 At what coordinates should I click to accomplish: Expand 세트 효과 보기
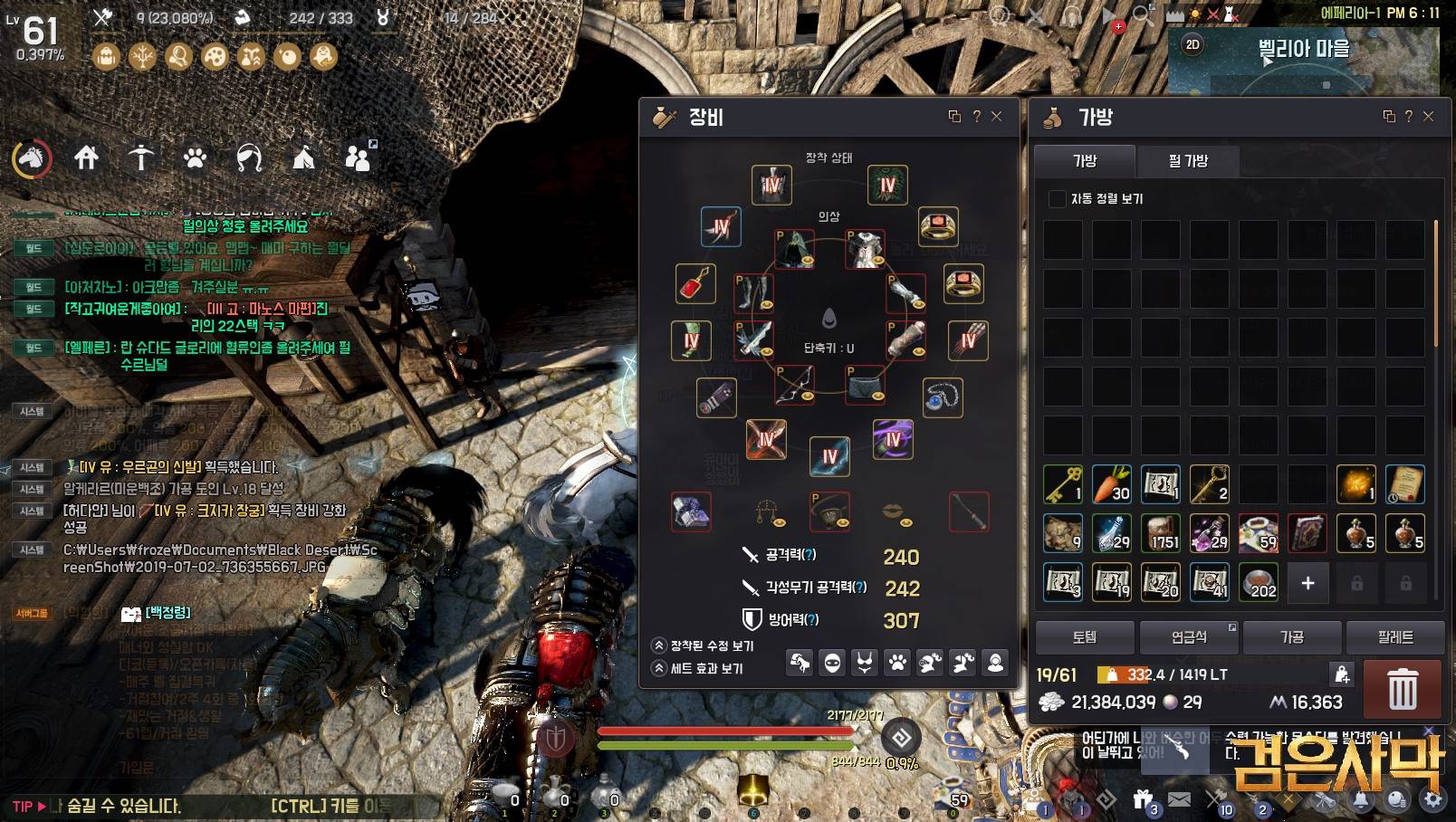[659, 668]
